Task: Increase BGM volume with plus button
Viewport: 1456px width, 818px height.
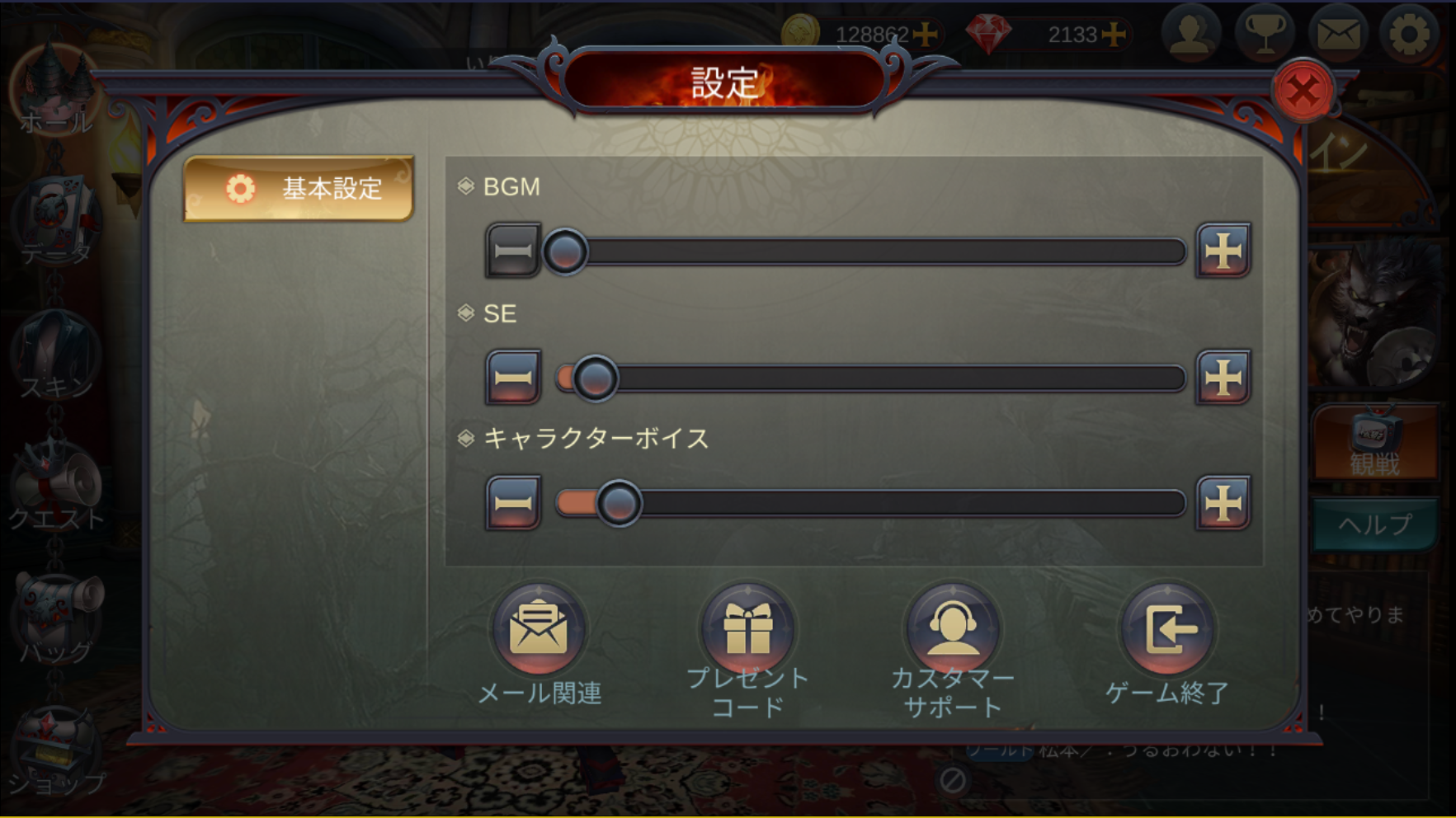Action: (x=1223, y=250)
